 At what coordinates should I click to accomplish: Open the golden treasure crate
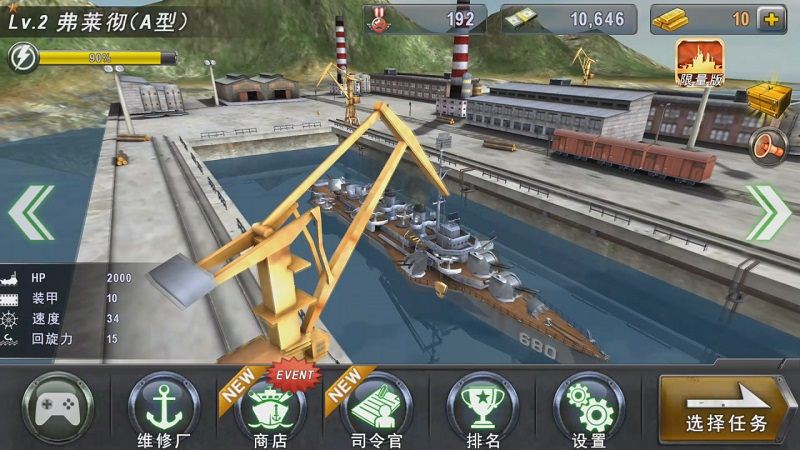click(769, 102)
